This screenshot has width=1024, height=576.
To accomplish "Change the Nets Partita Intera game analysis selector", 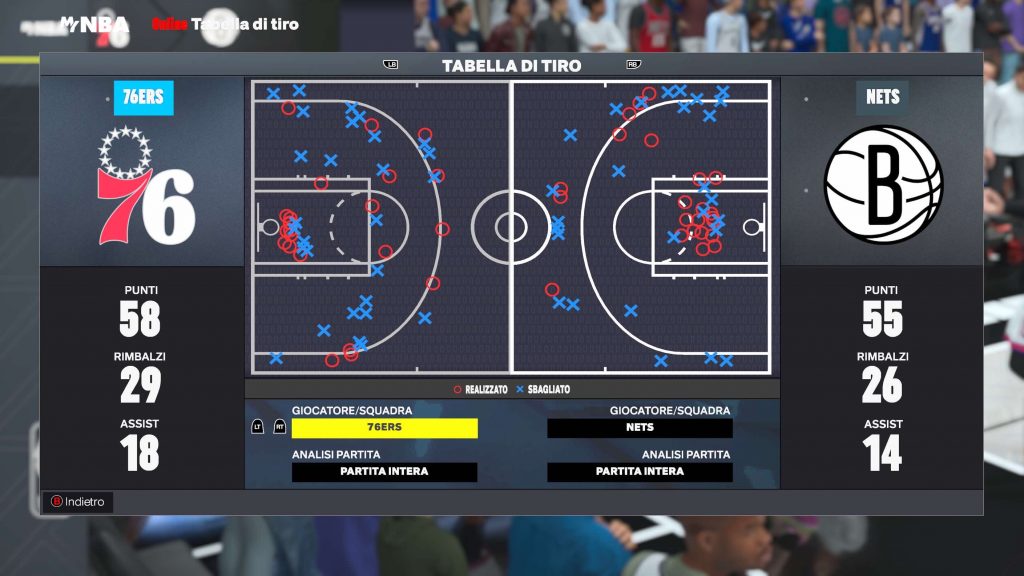I will click(x=640, y=472).
